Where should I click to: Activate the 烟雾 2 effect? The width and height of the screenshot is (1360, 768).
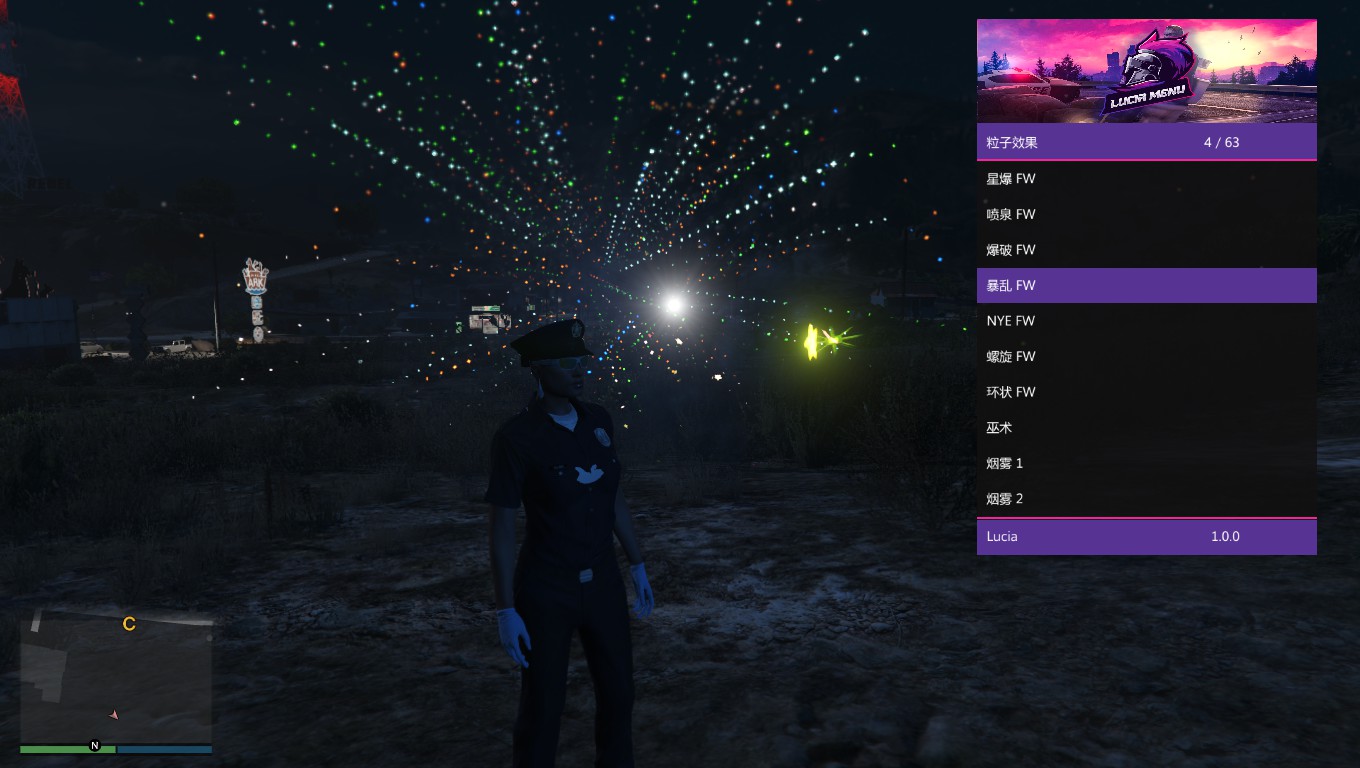pos(1146,499)
